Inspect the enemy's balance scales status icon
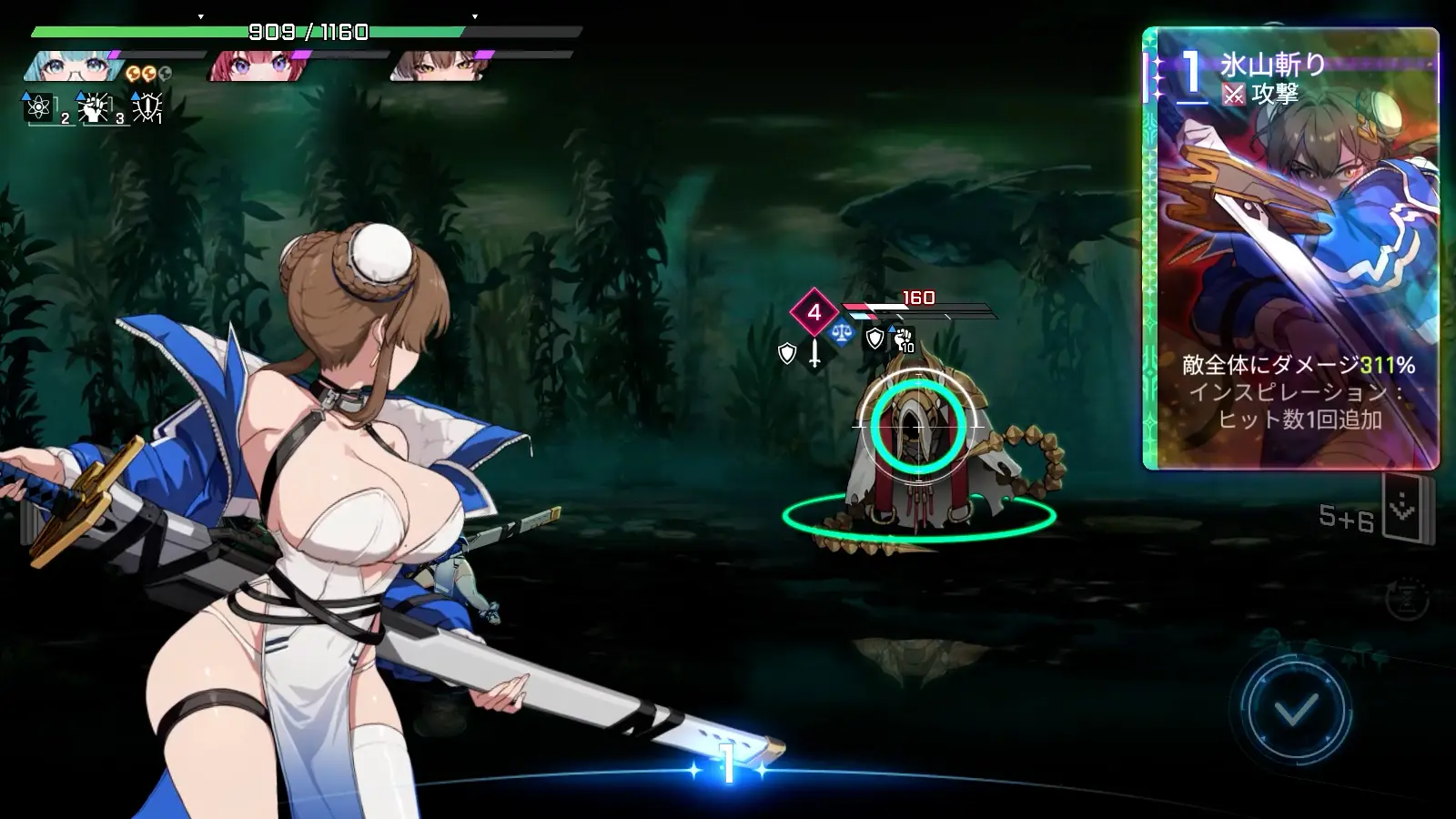 pyautogui.click(x=842, y=333)
